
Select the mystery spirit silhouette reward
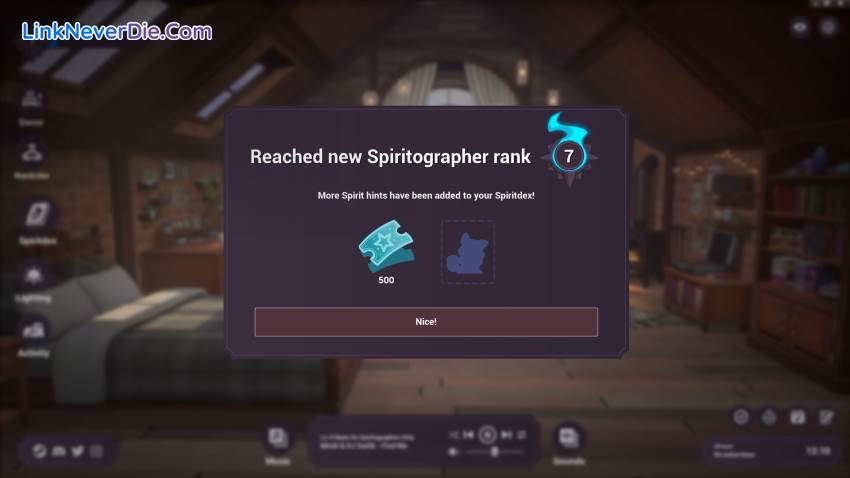pyautogui.click(x=468, y=252)
